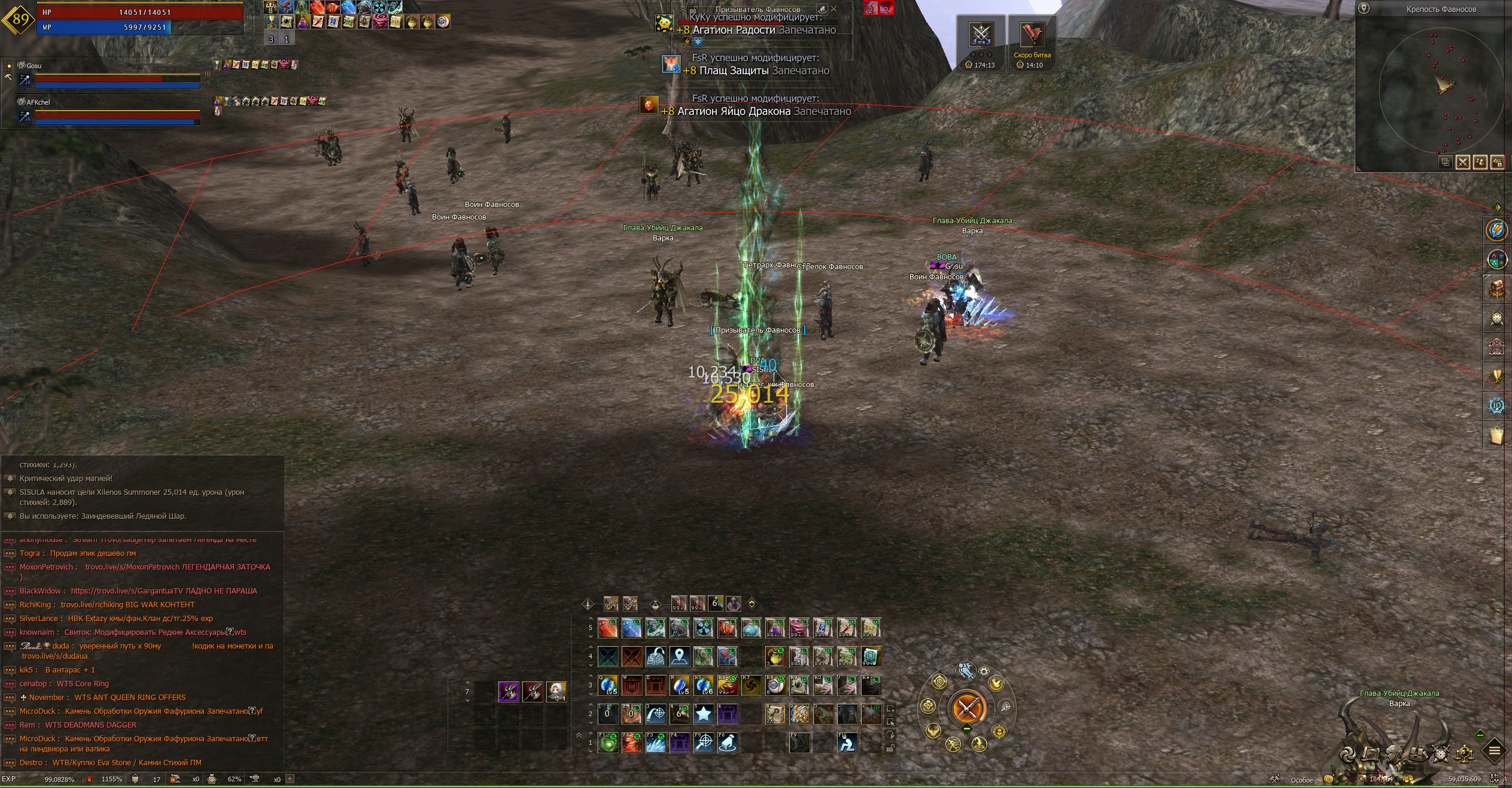Use the F11 sit down action
This screenshot has width=1512, height=788.
click(x=847, y=743)
